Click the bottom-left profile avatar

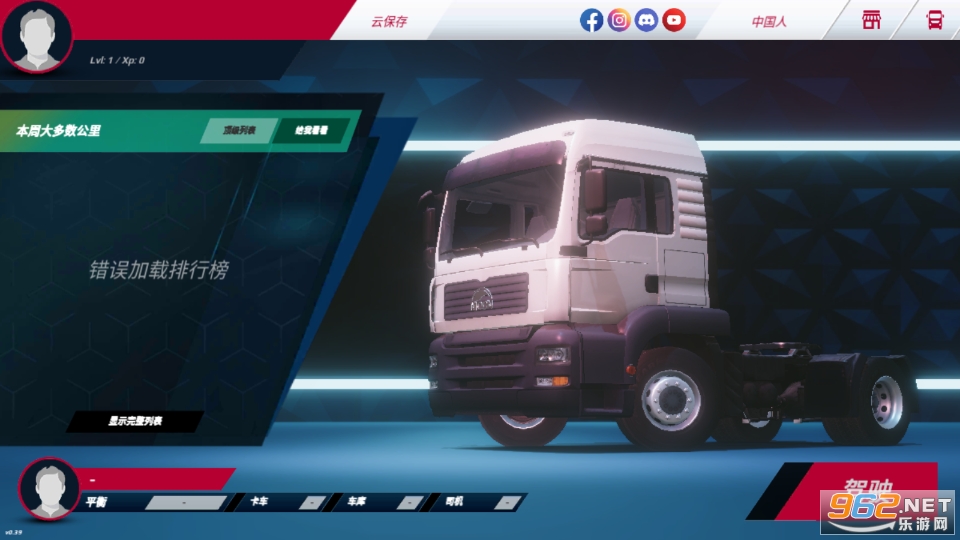point(49,489)
